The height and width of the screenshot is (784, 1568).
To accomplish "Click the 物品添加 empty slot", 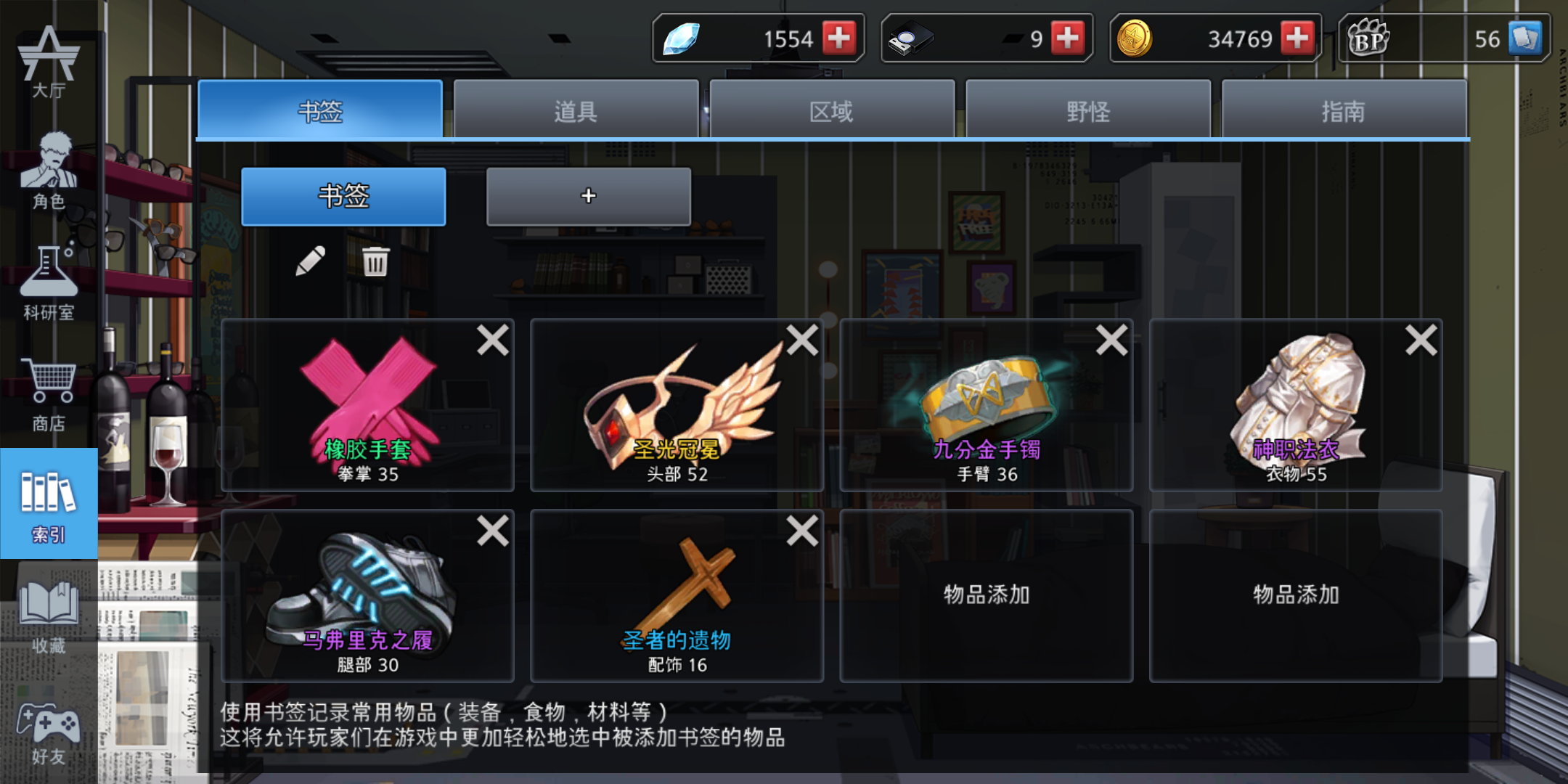I will pos(985,595).
